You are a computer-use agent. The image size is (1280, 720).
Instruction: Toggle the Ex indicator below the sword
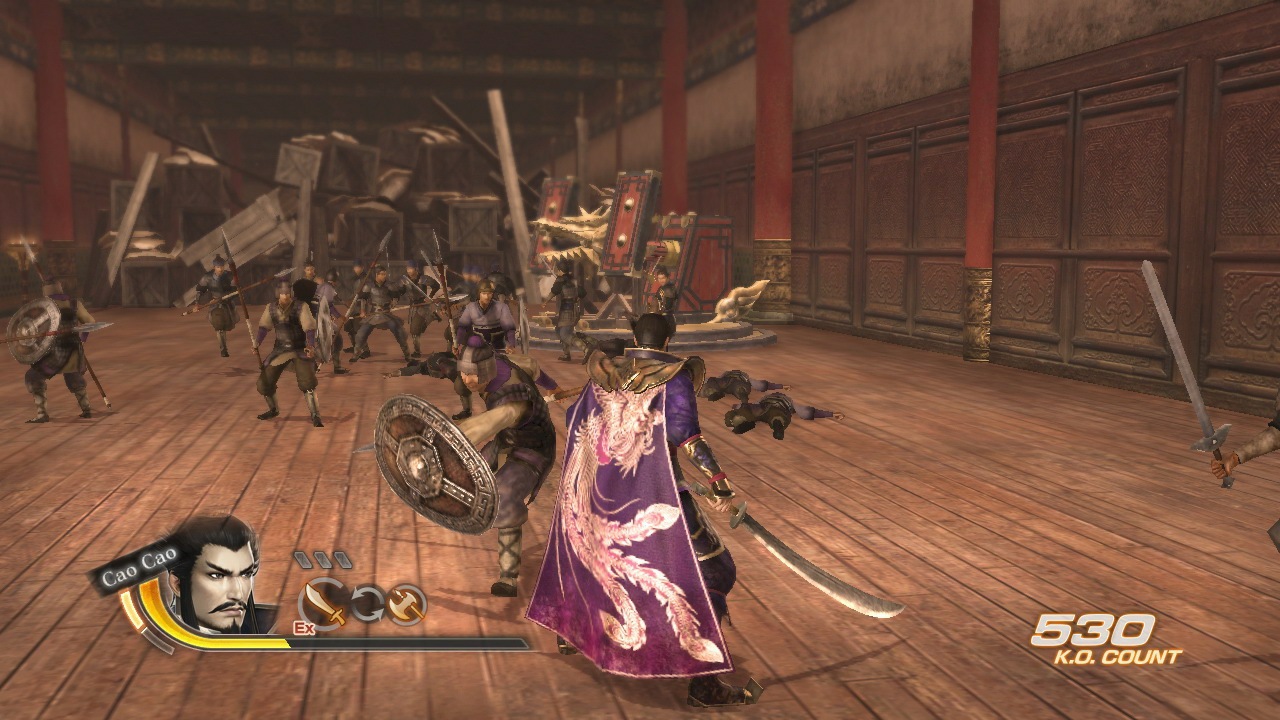(304, 625)
